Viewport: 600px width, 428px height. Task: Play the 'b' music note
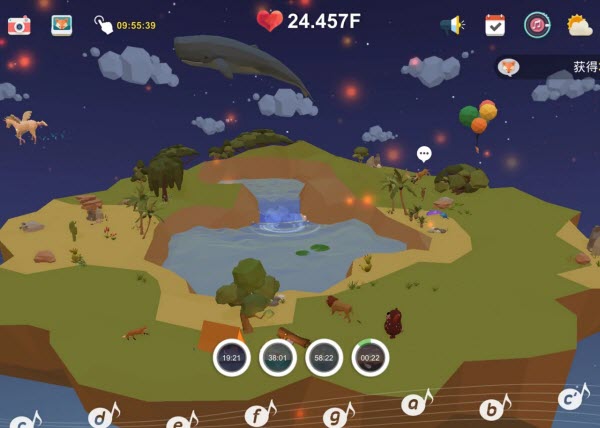pos(493,407)
